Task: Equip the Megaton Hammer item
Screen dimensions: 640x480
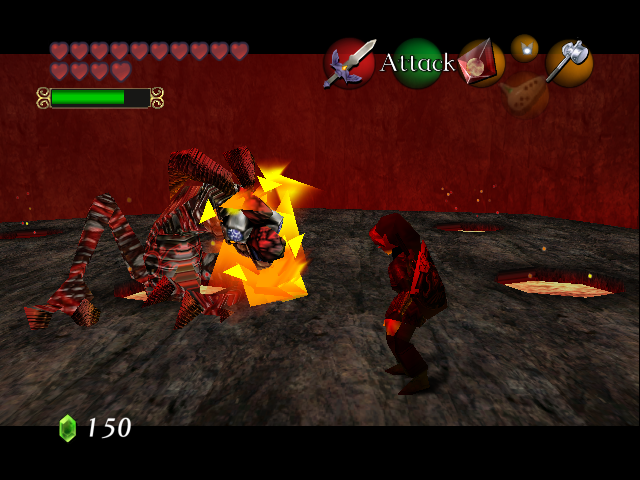Action: [569, 62]
